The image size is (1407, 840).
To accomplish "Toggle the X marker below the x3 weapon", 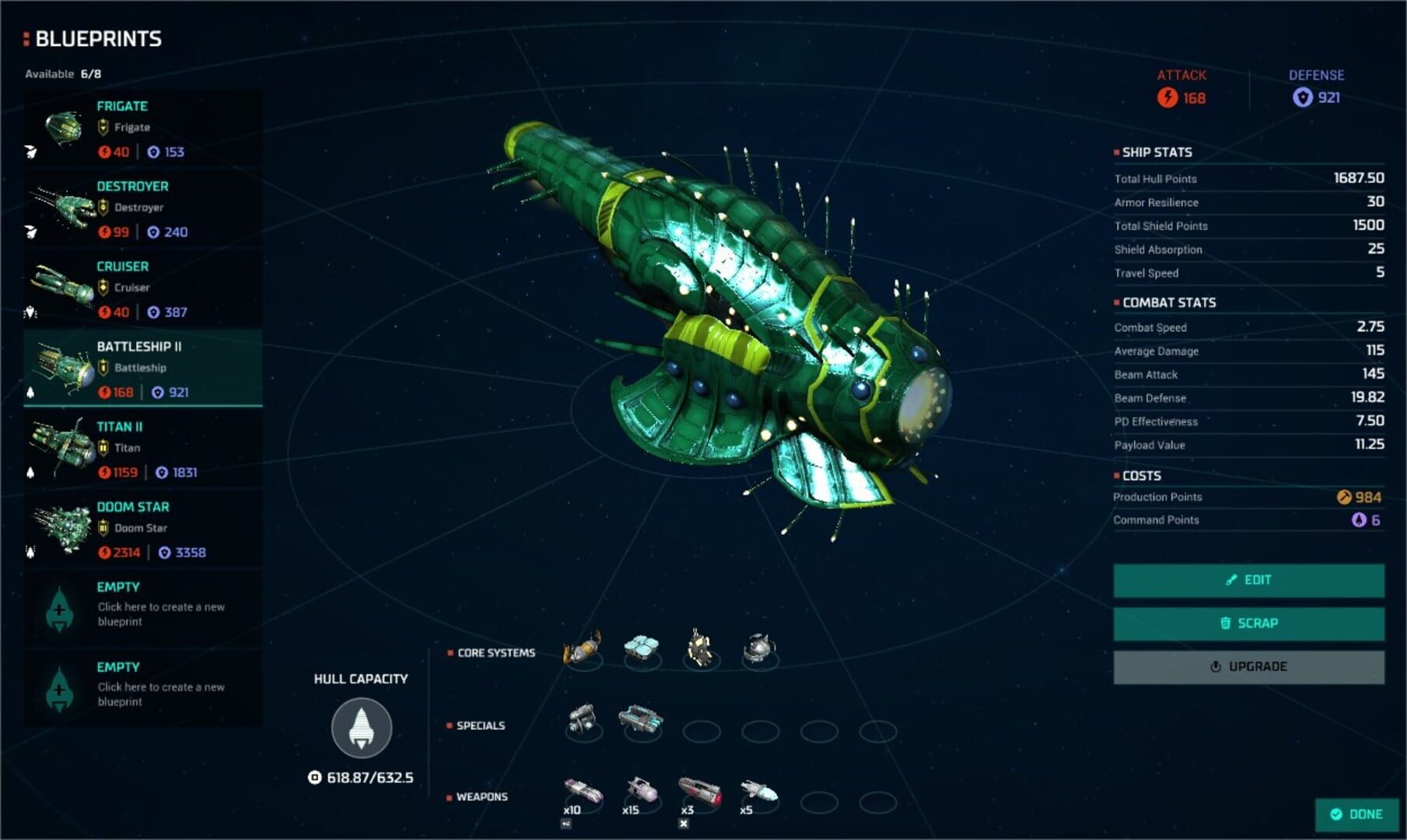I will [x=684, y=822].
